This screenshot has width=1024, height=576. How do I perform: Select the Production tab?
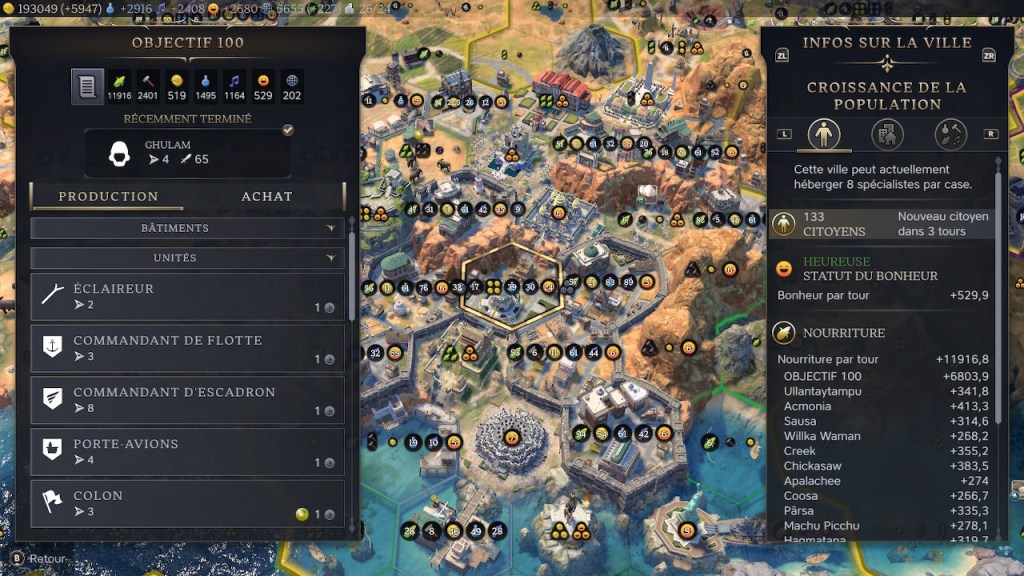[108, 196]
